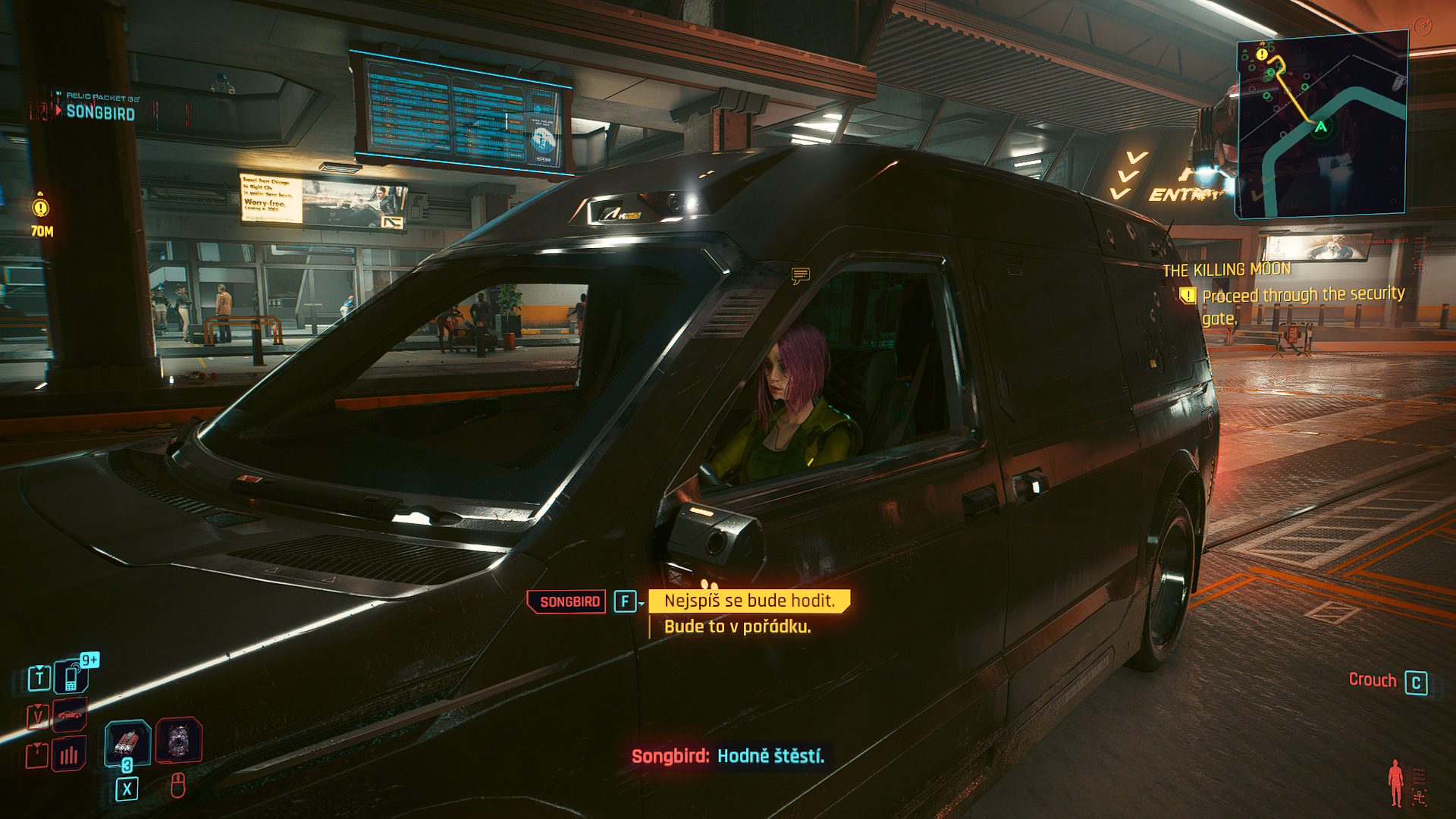
Task: Call the vehicle using the car icon
Action: (70, 715)
